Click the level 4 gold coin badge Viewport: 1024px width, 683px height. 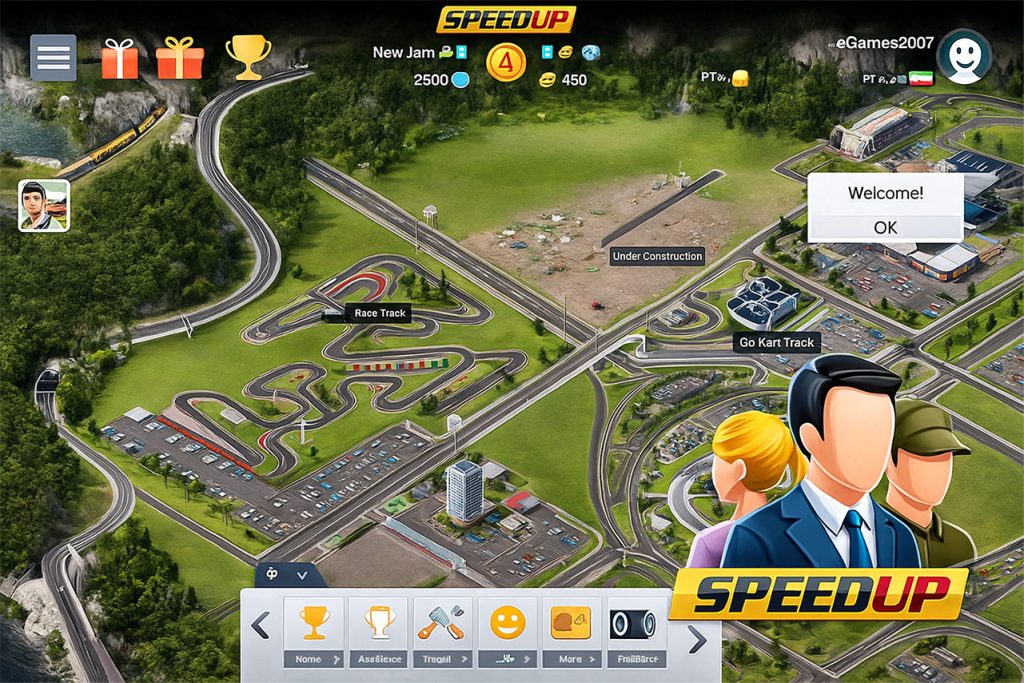pos(506,62)
